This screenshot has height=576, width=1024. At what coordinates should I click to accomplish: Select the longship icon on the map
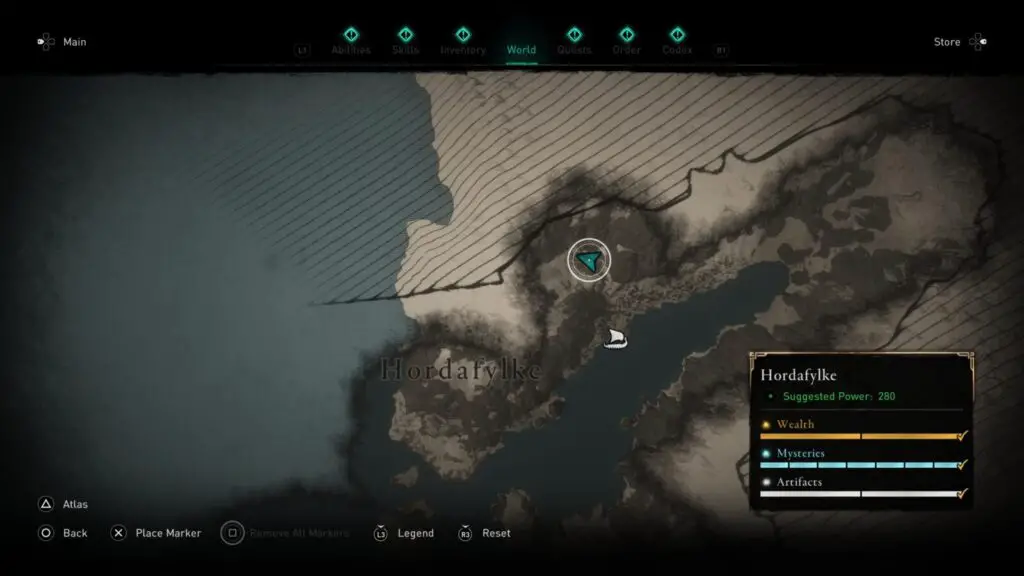(x=616, y=339)
